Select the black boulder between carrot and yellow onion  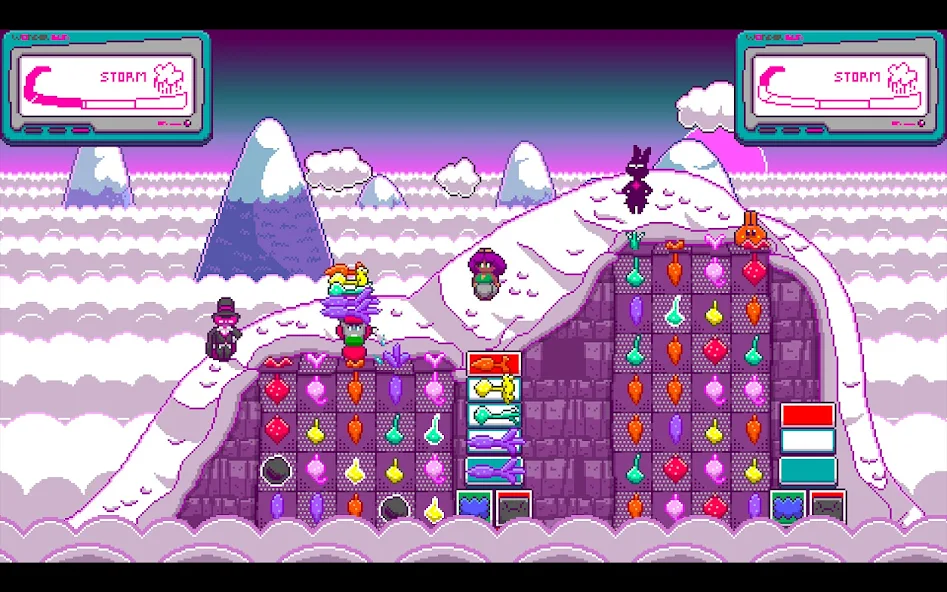393,508
